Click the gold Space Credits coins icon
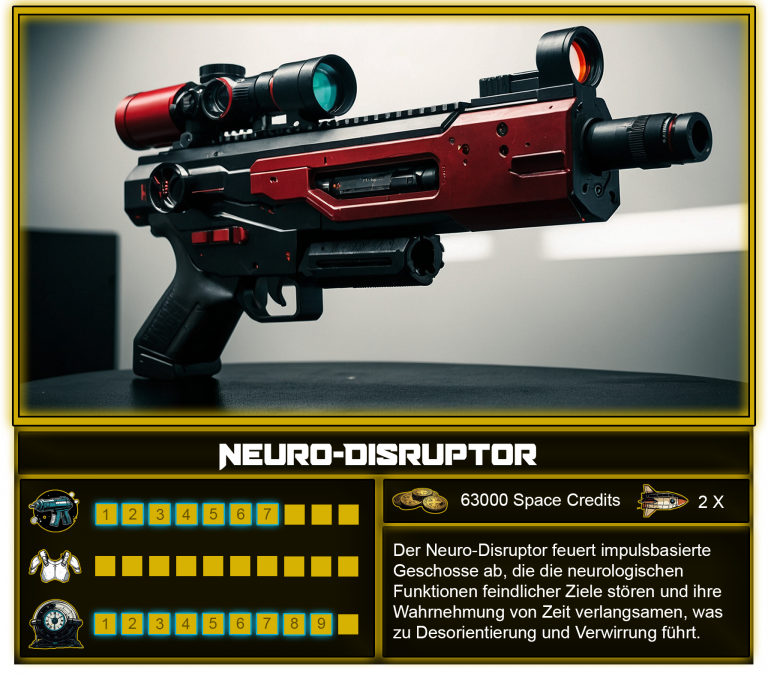The image size is (768, 673). point(420,500)
